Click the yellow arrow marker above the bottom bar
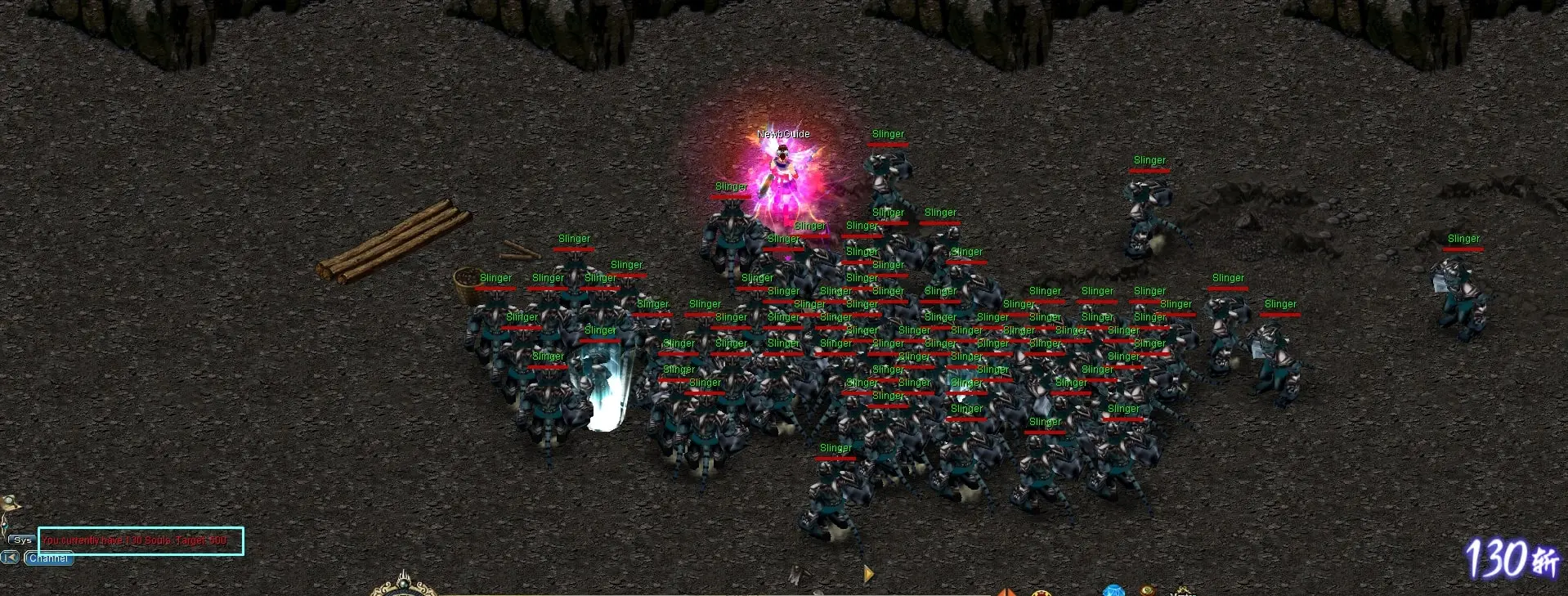Image resolution: width=1568 pixels, height=596 pixels. pos(867,575)
